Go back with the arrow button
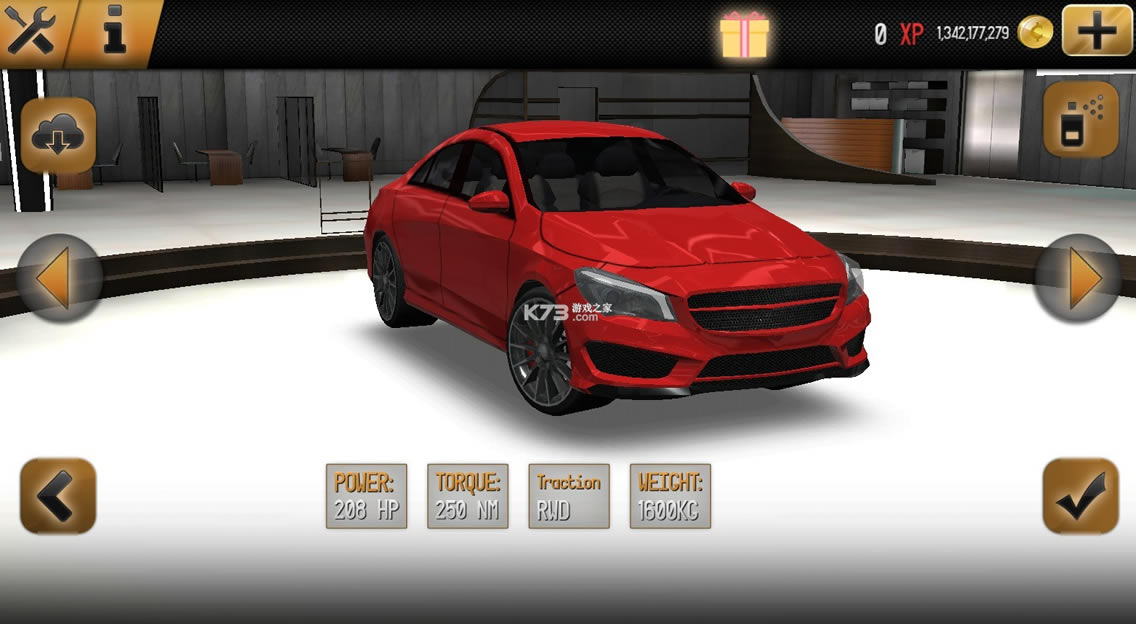The width and height of the screenshot is (1136, 624). tap(58, 495)
